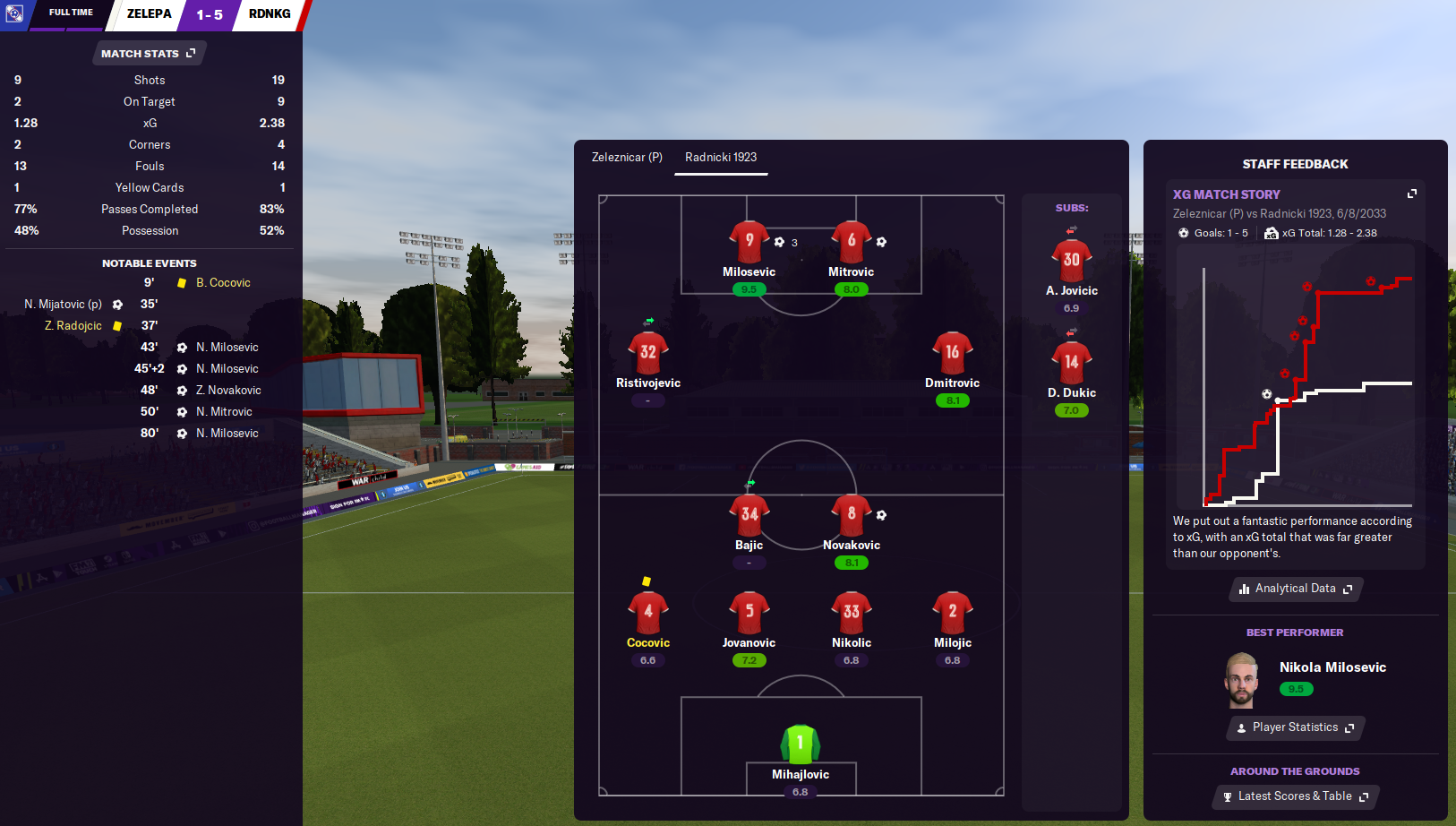Viewport: 1456px width, 826px height.
Task: Choose Ristivojevic on the pitch
Action: pos(648,353)
